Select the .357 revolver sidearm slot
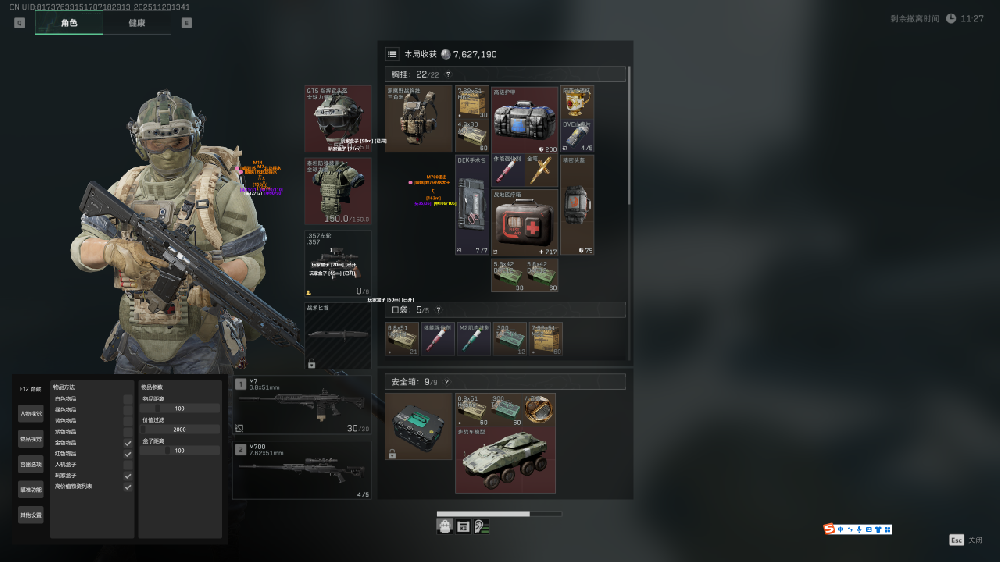 (x=338, y=264)
